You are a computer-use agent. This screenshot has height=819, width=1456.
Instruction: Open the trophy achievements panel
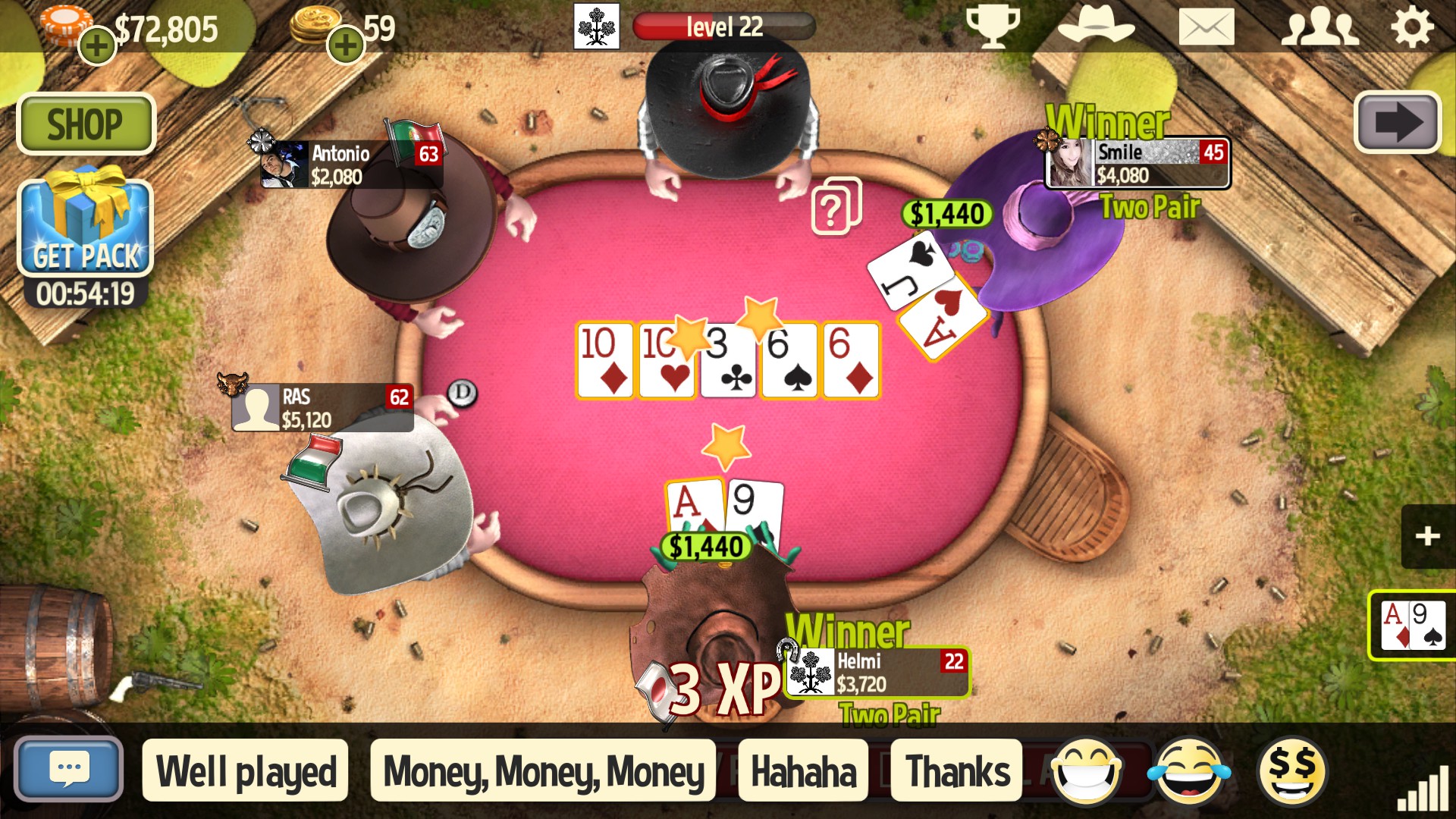[x=994, y=25]
